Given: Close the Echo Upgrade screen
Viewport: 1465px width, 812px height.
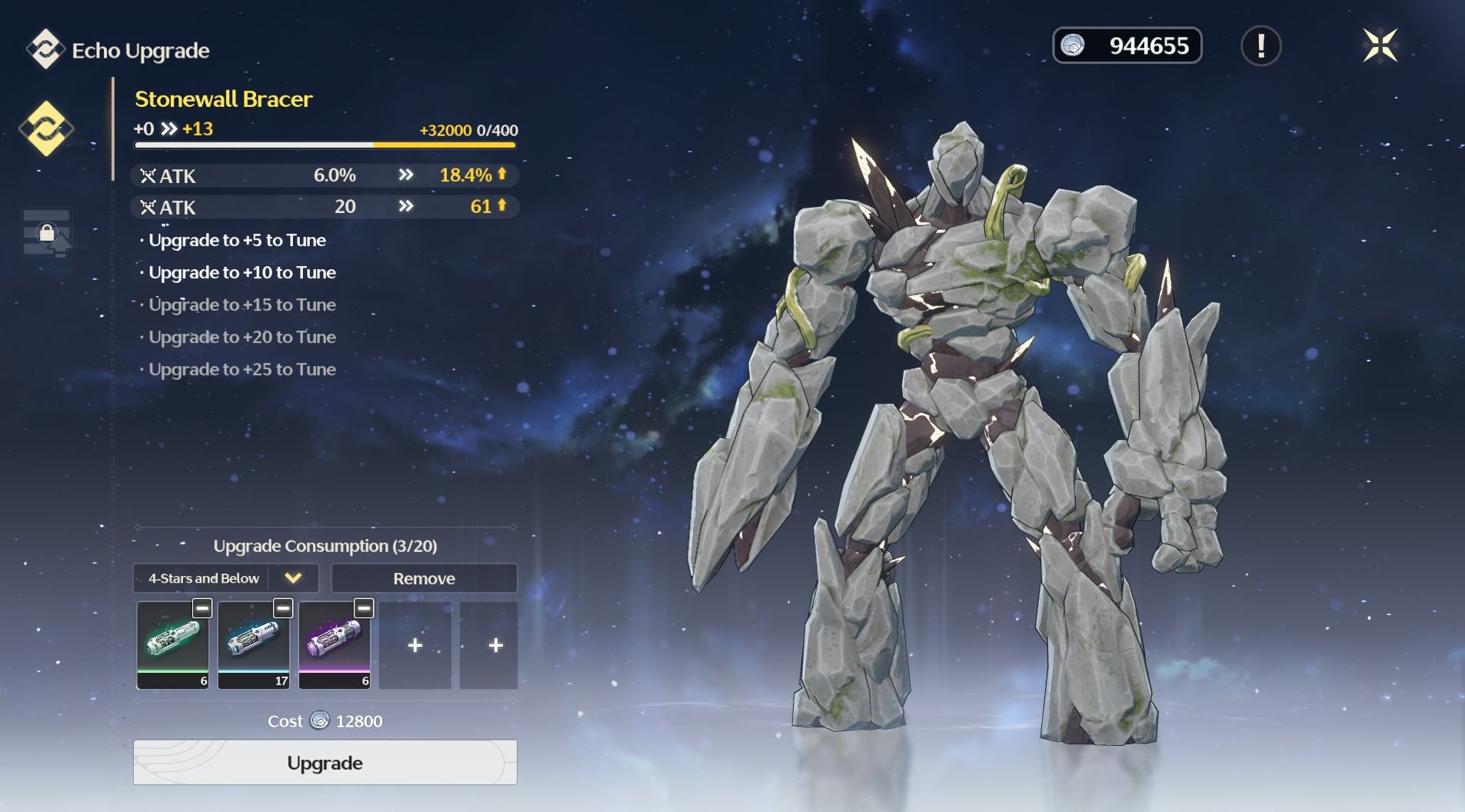Looking at the screenshot, I should coord(1380,45).
